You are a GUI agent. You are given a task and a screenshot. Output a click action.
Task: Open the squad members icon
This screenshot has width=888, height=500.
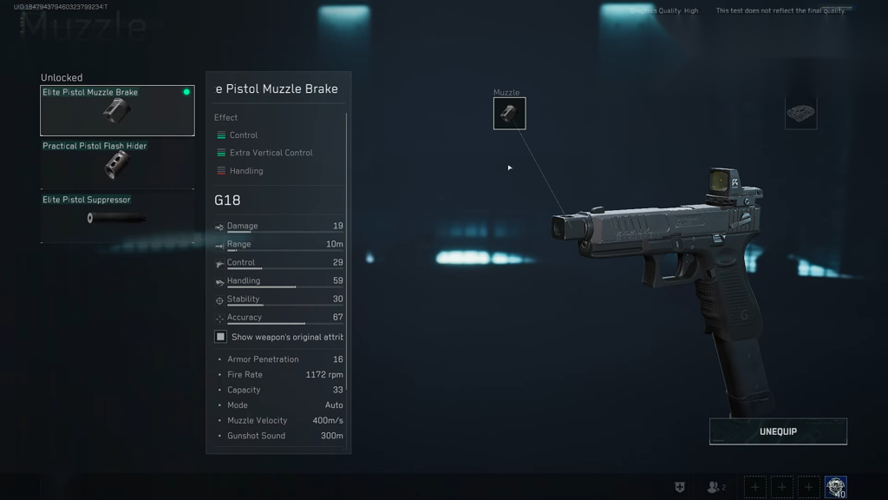coord(715,487)
